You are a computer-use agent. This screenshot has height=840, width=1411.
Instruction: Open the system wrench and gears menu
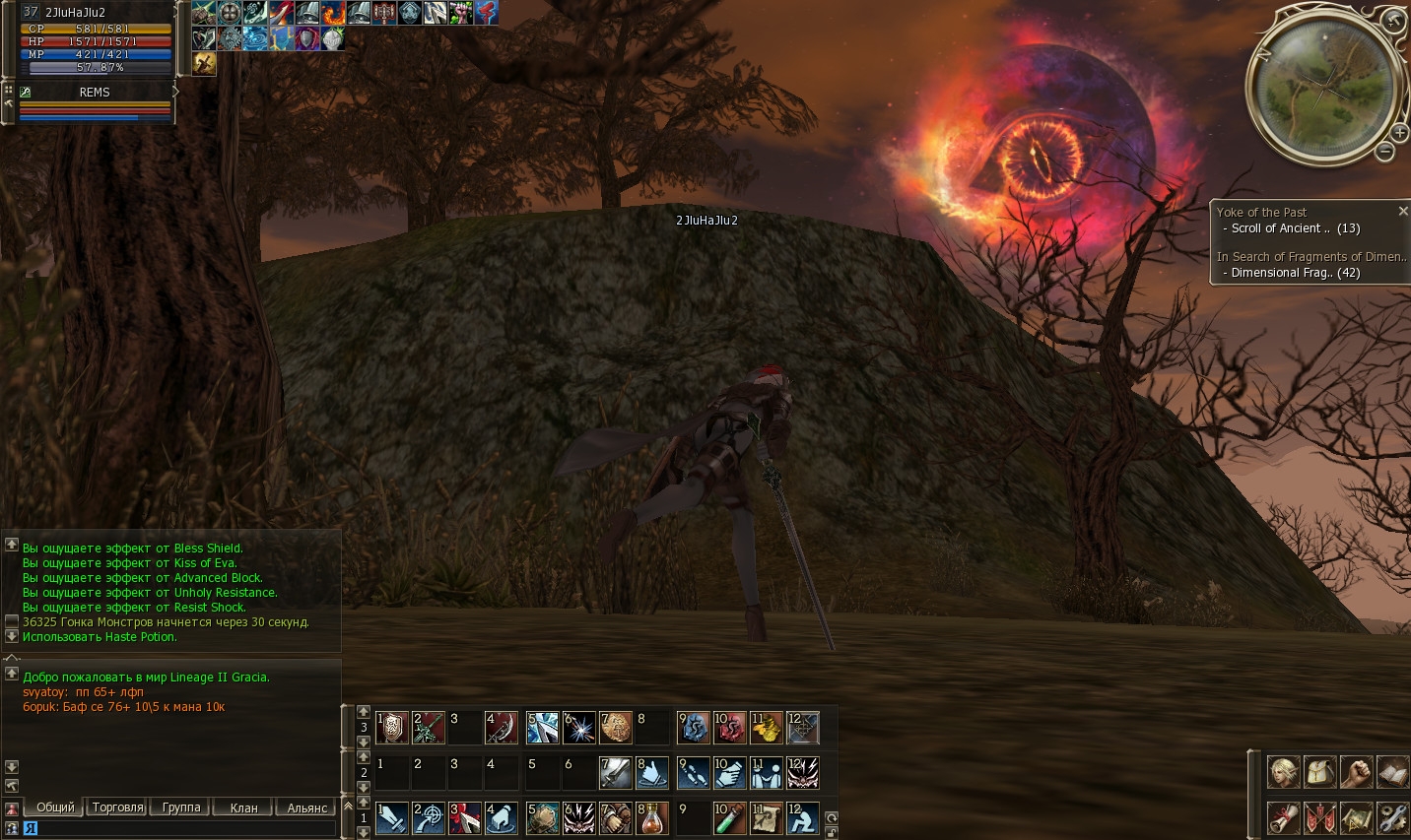point(1392,817)
